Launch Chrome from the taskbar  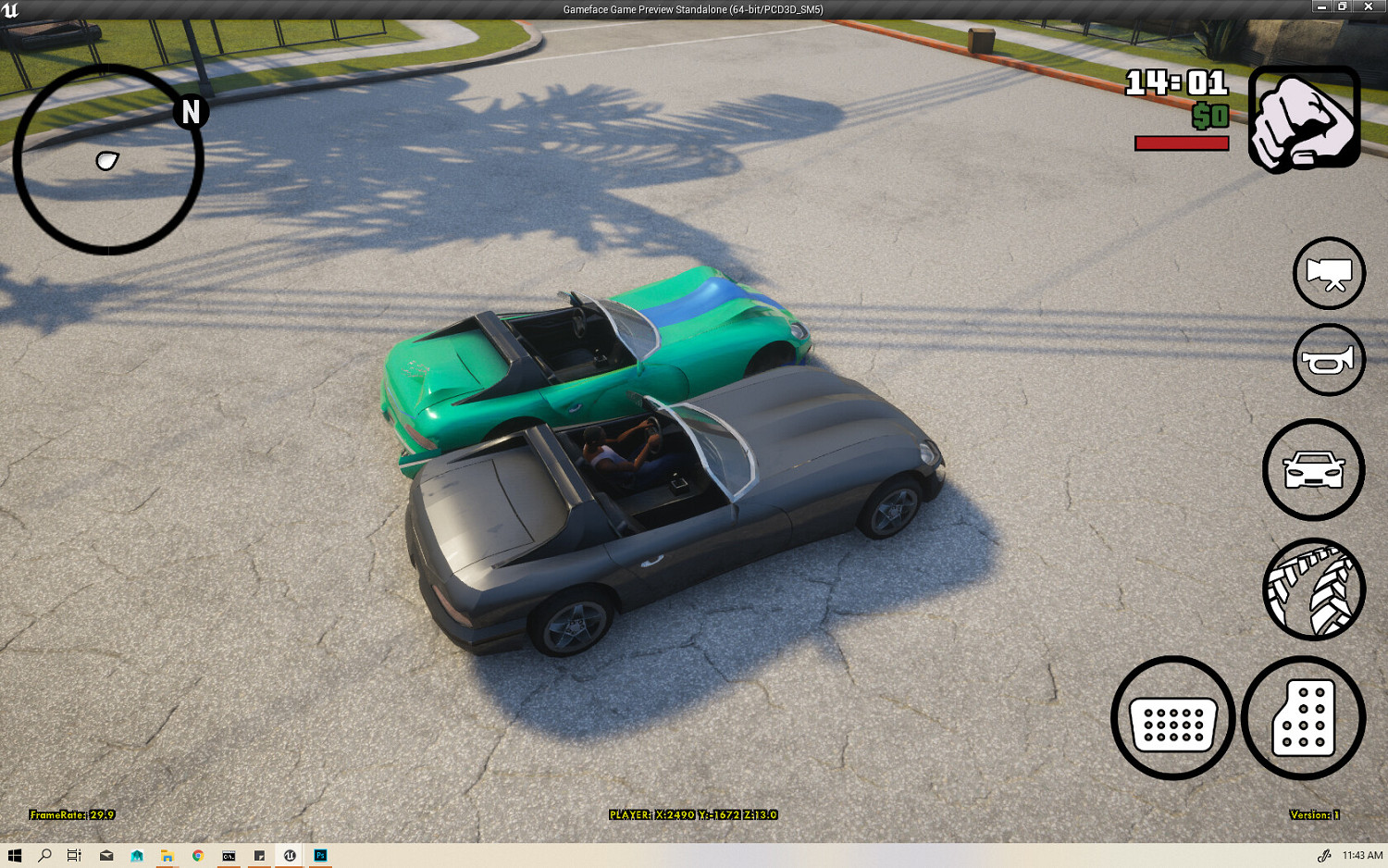[197, 857]
